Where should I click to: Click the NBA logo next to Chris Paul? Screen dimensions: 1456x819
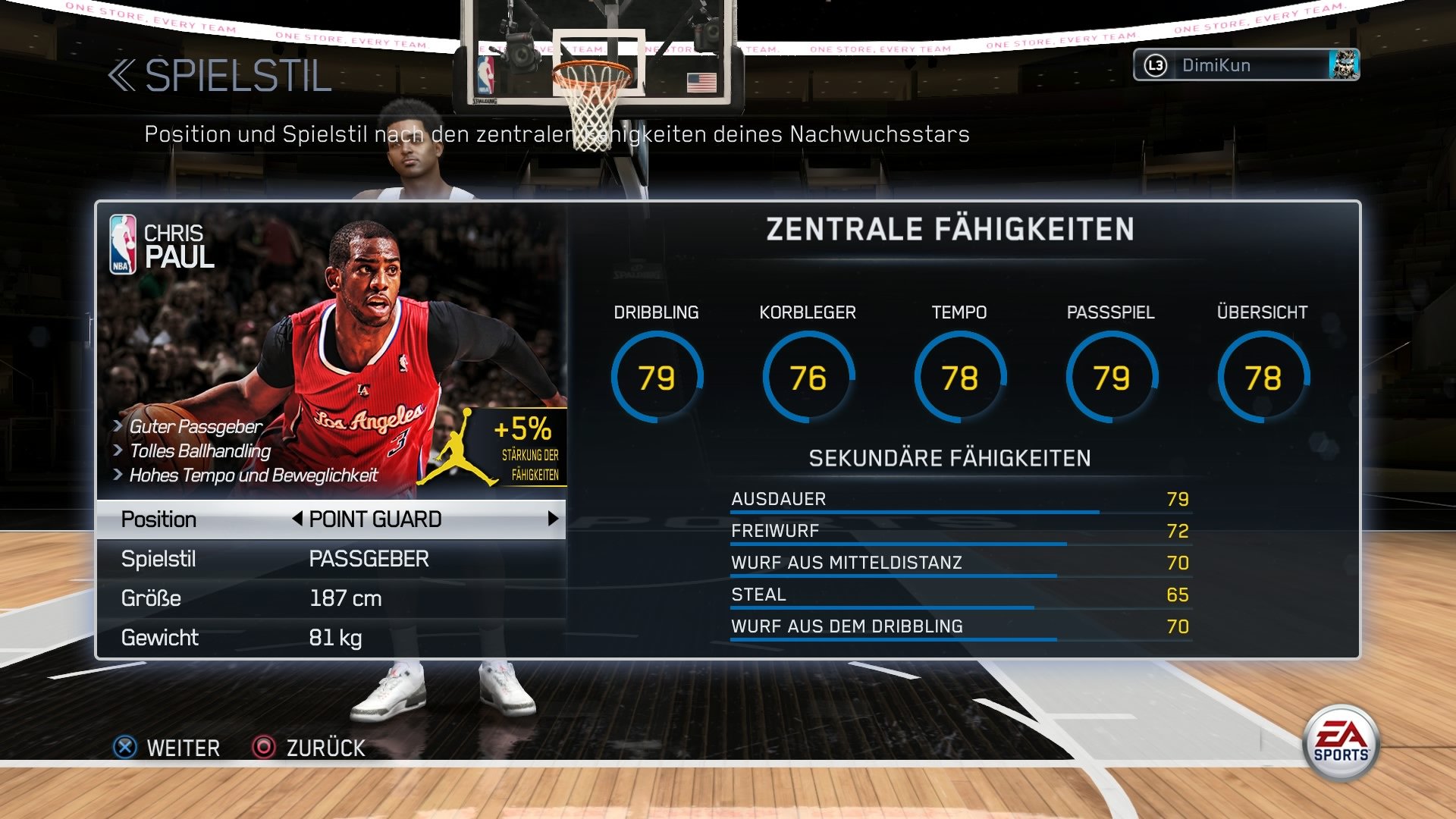pyautogui.click(x=121, y=244)
